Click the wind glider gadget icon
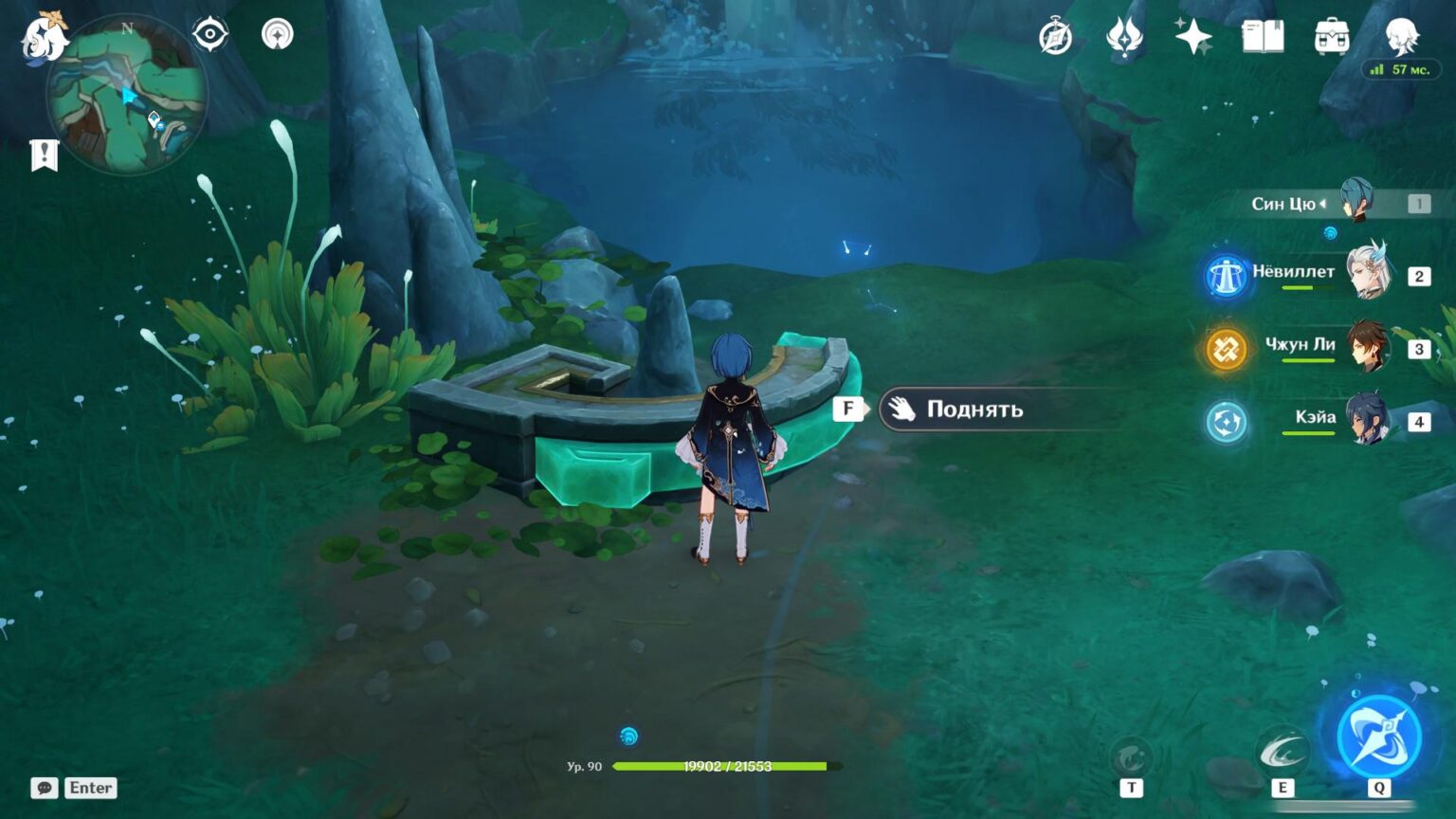The image size is (1456, 819). (1131, 757)
